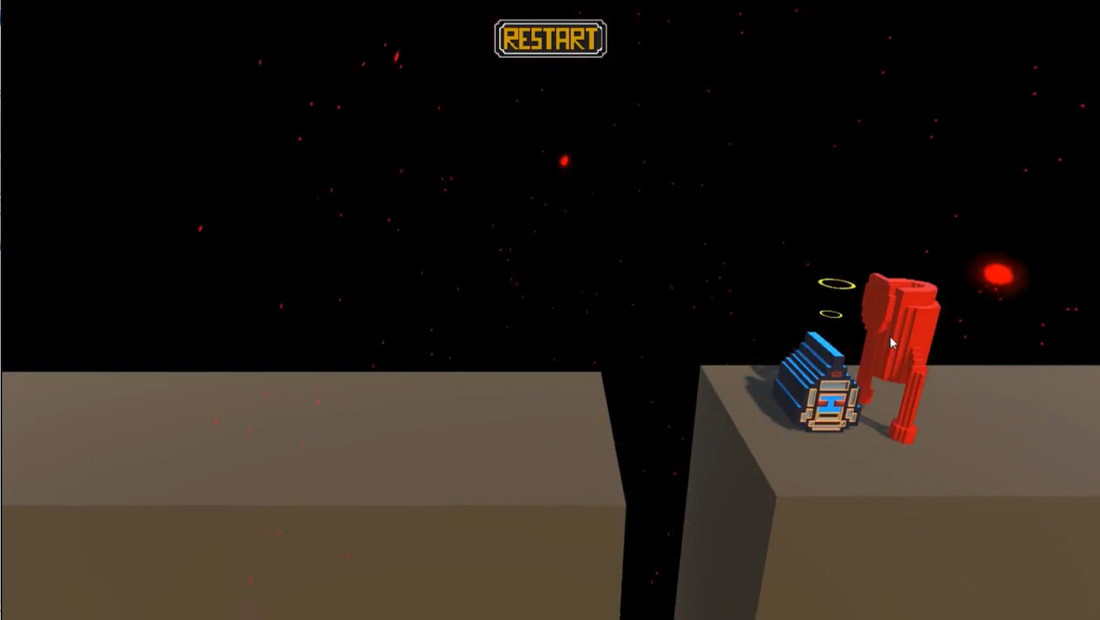This screenshot has width=1100, height=620.
Task: Click the Restart button
Action: (x=550, y=39)
